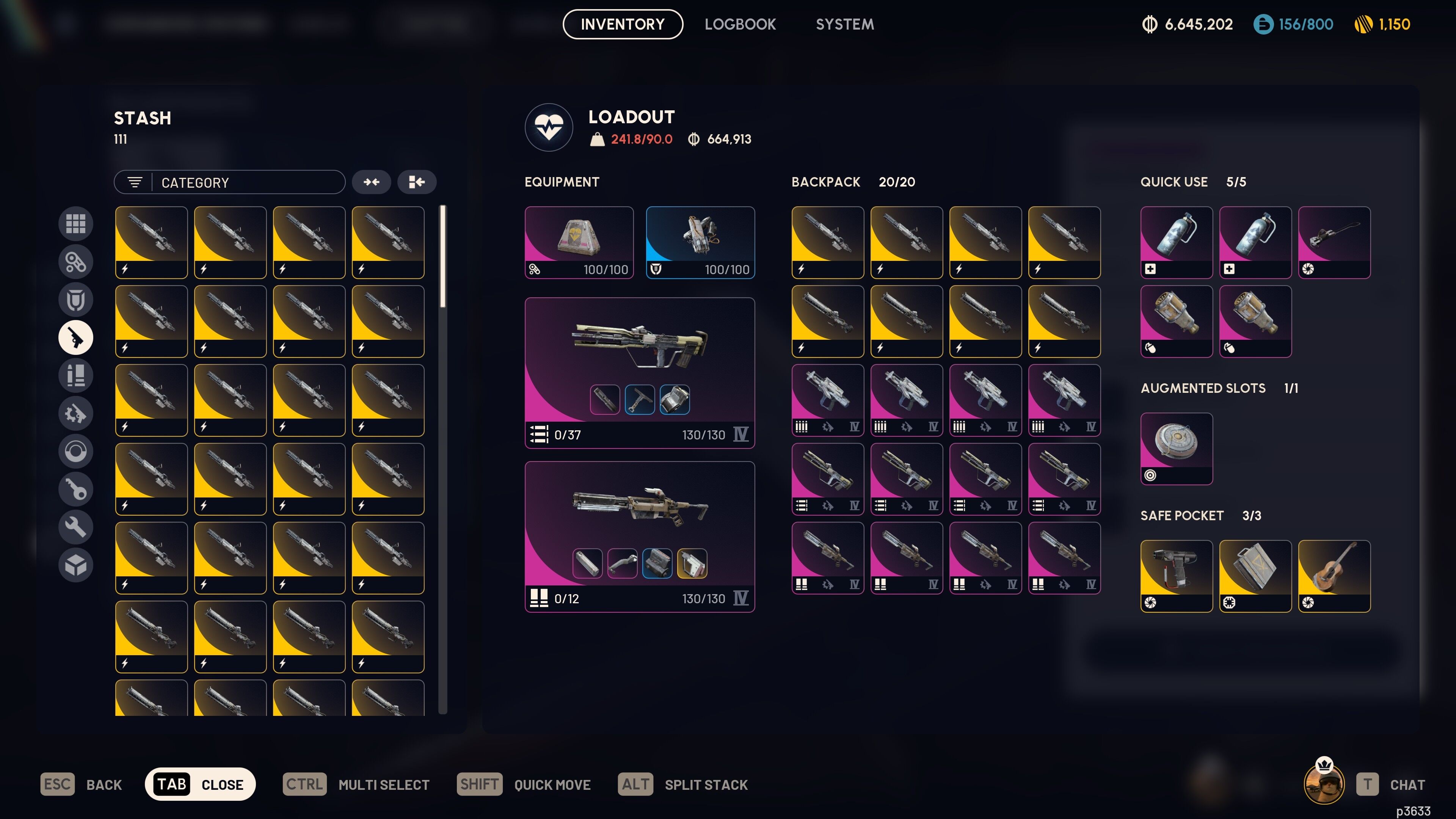
Task: Select the guitar in the Safe Pocket
Action: 1335,576
